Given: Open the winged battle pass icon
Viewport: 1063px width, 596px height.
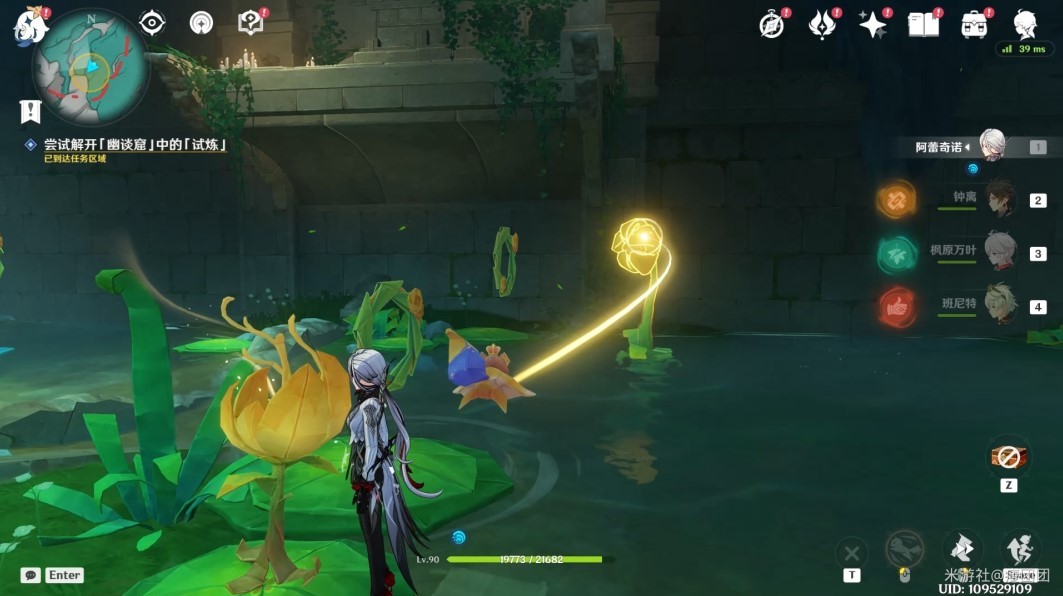Looking at the screenshot, I should [822, 25].
